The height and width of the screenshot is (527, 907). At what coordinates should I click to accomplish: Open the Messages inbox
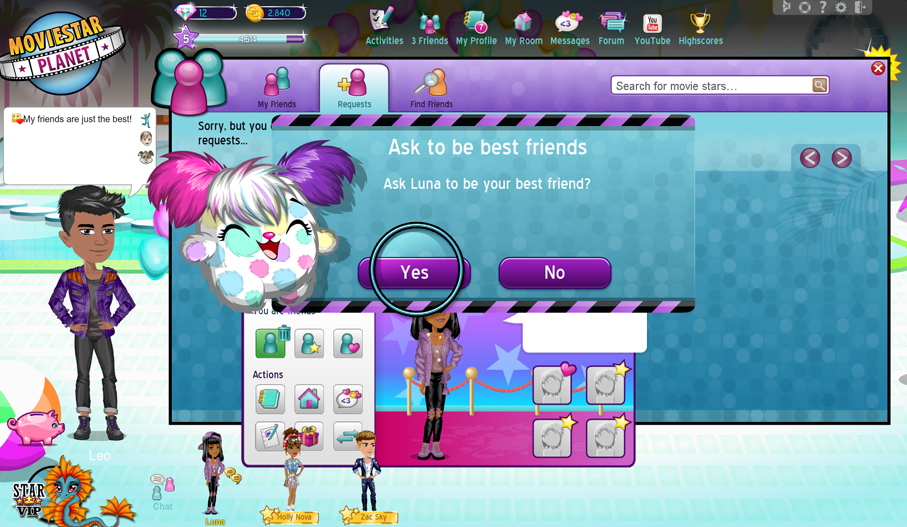coord(569,27)
